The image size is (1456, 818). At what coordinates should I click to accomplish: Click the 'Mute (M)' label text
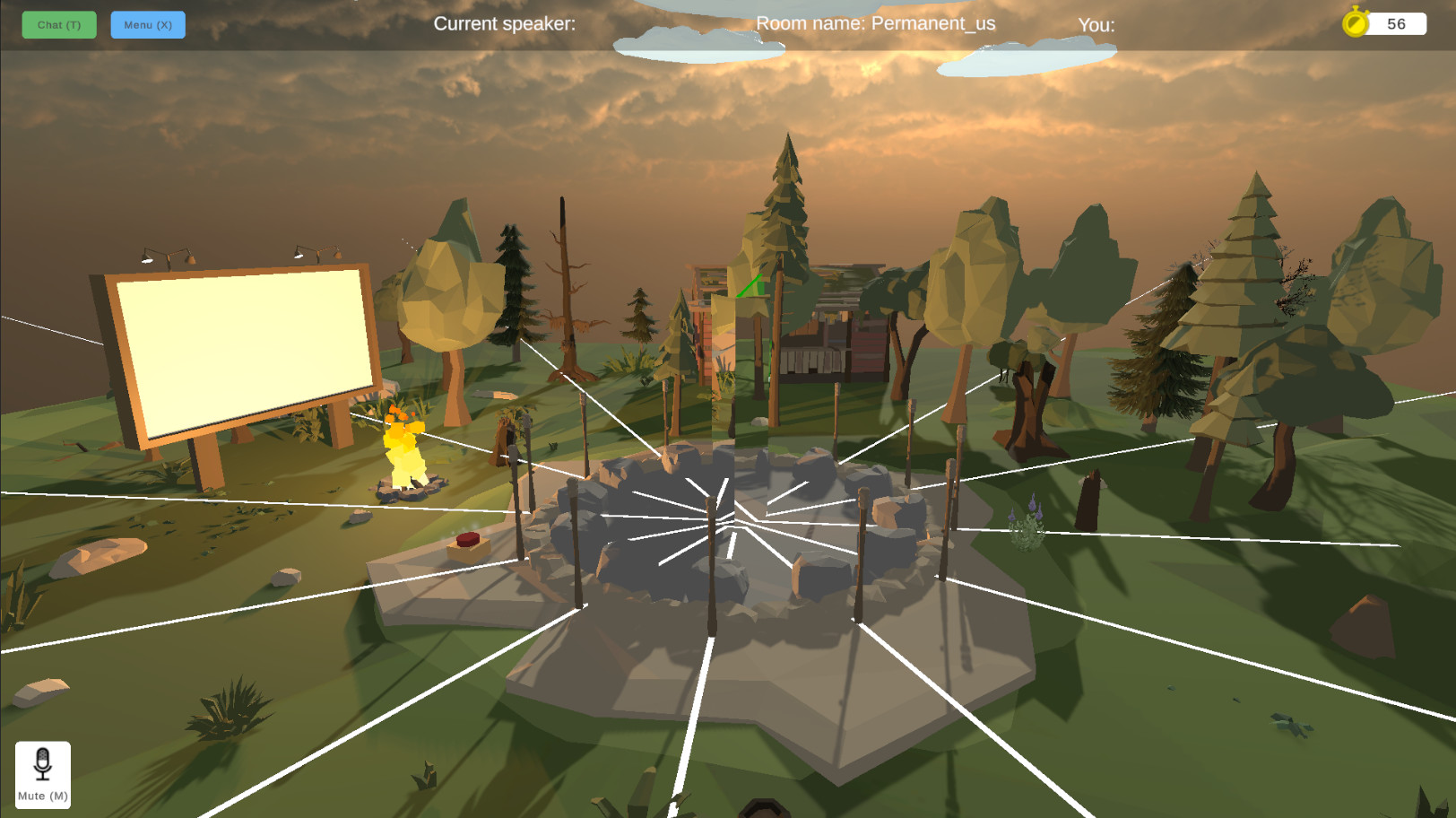coord(43,795)
